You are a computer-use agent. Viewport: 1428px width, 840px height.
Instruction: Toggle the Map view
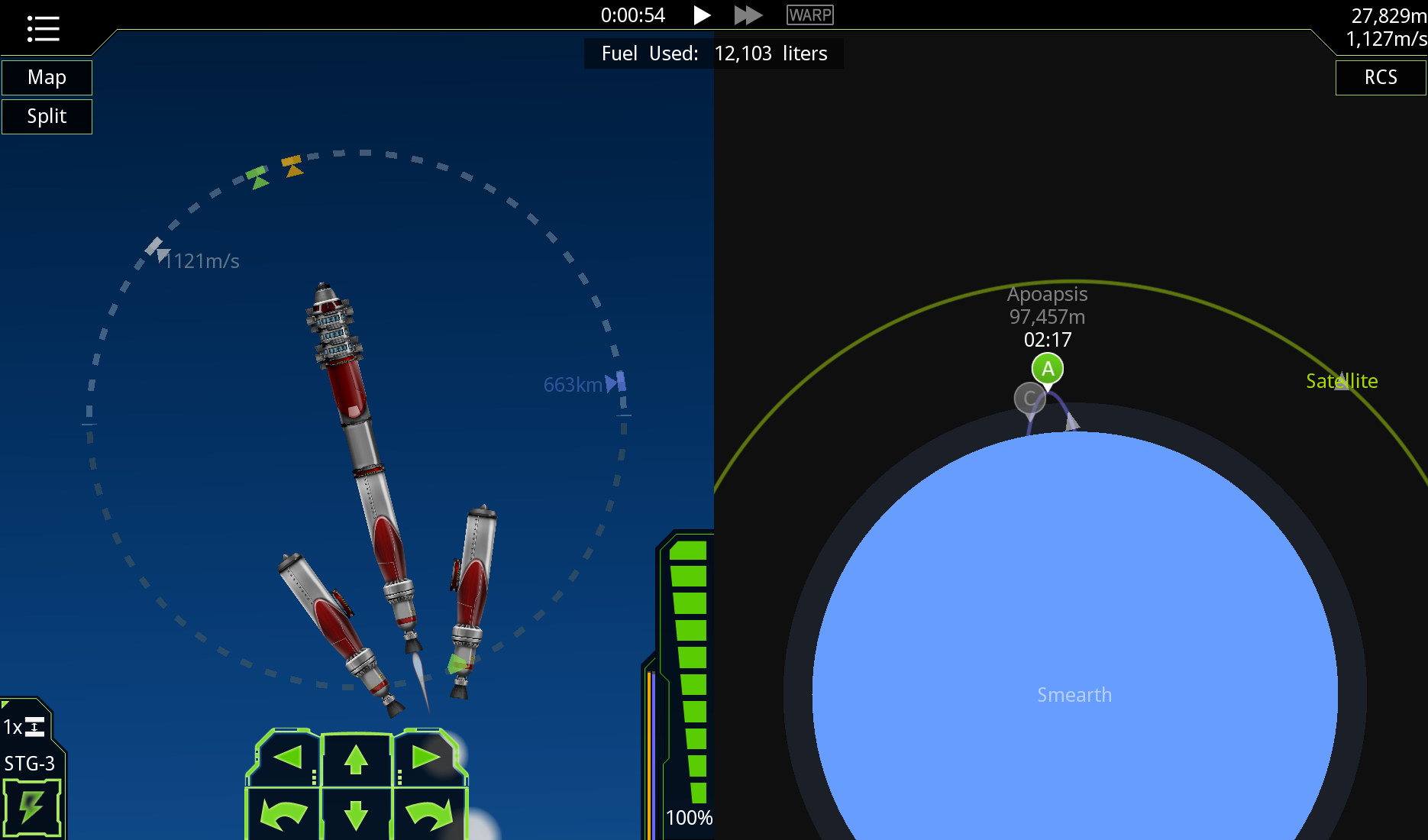[x=47, y=77]
